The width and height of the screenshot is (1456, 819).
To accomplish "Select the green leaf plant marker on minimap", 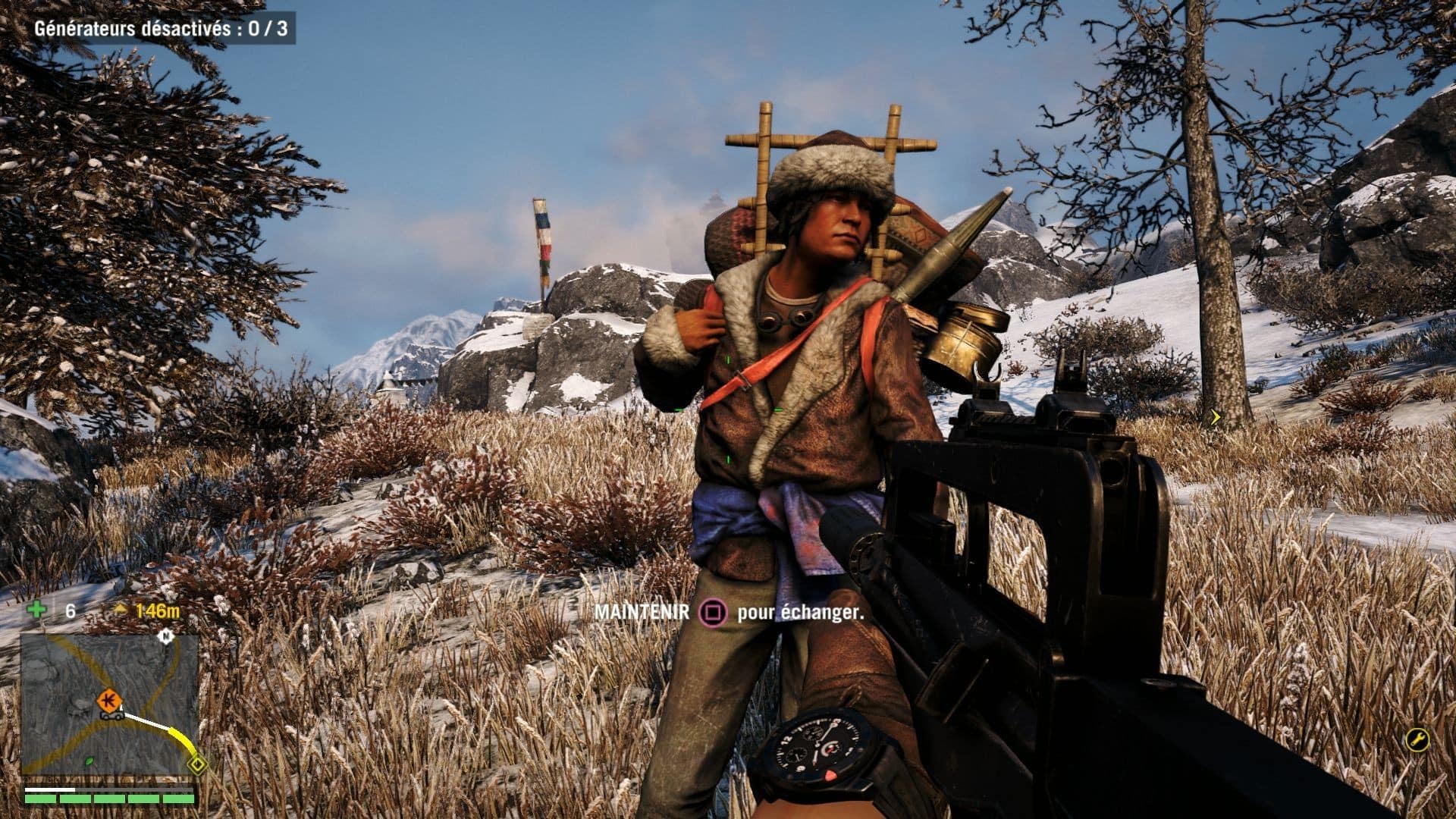I will pos(89,762).
